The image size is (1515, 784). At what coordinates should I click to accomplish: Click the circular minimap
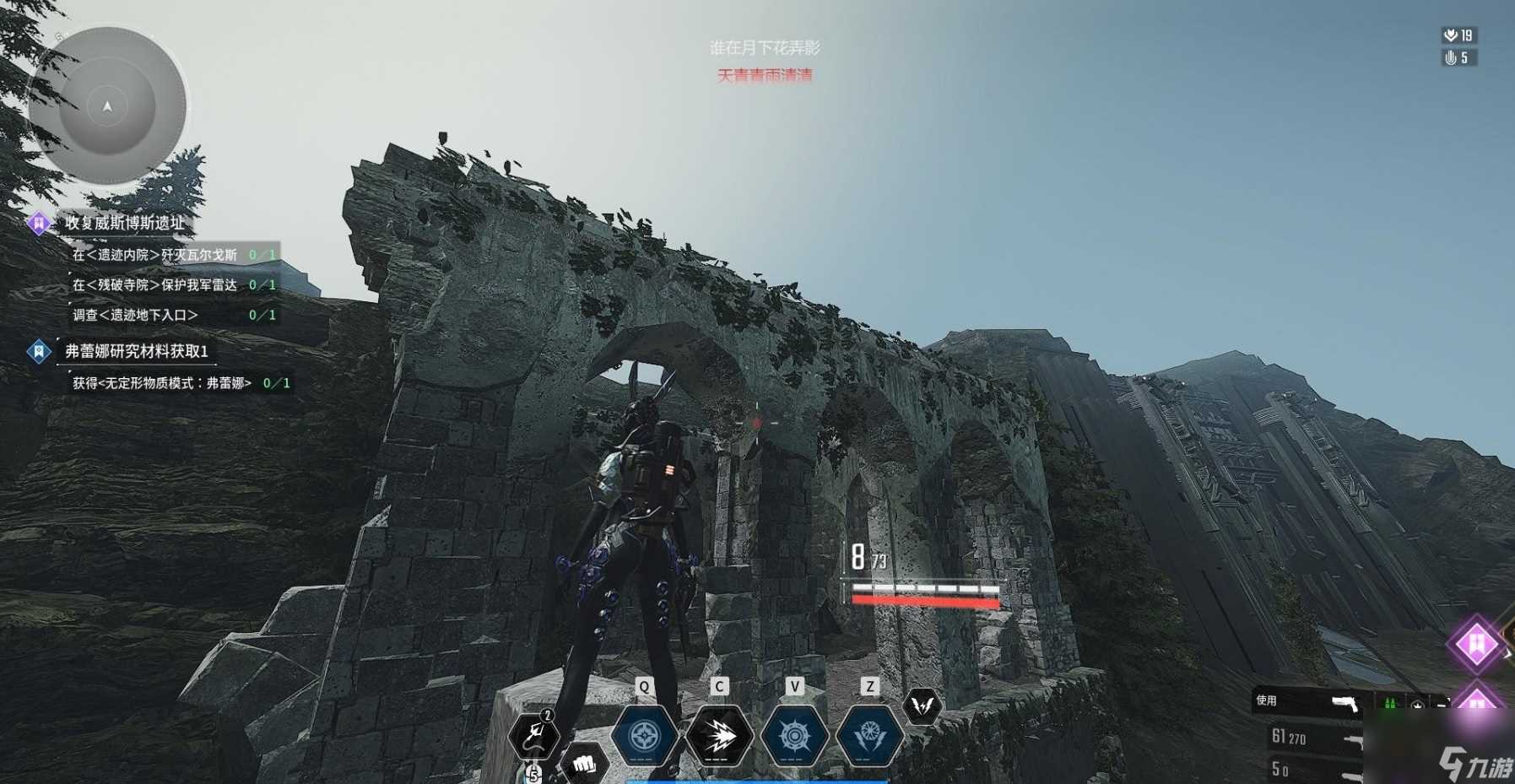[x=107, y=105]
